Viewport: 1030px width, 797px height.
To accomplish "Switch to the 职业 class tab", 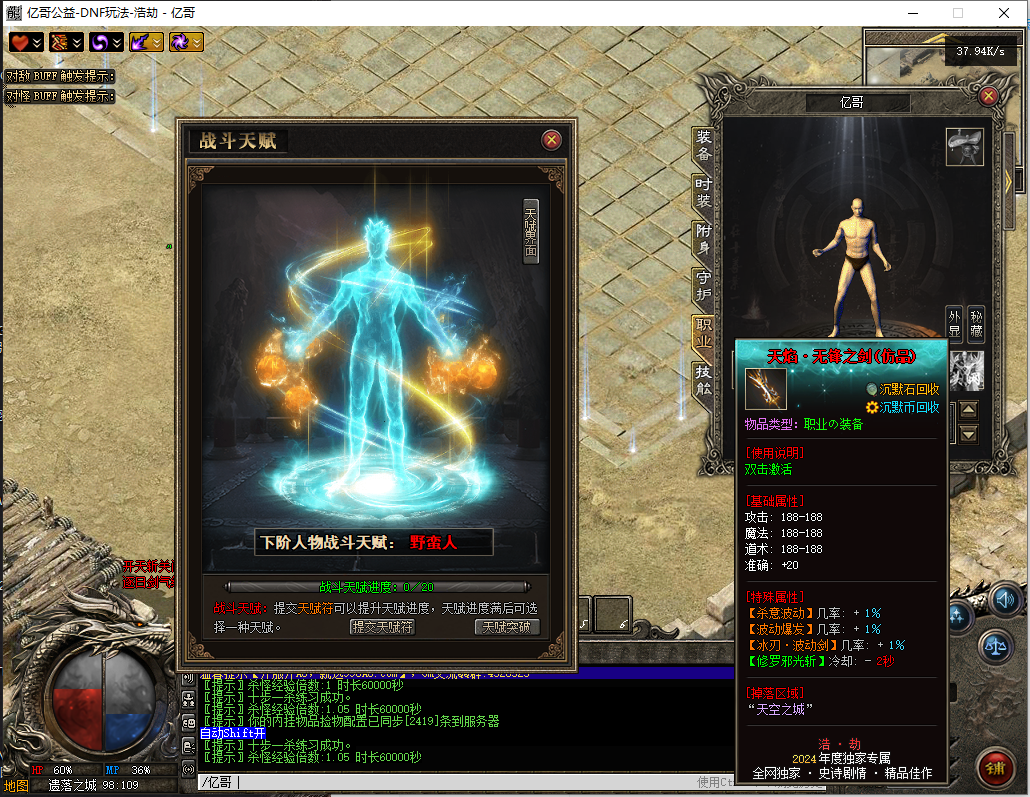I will click(704, 332).
